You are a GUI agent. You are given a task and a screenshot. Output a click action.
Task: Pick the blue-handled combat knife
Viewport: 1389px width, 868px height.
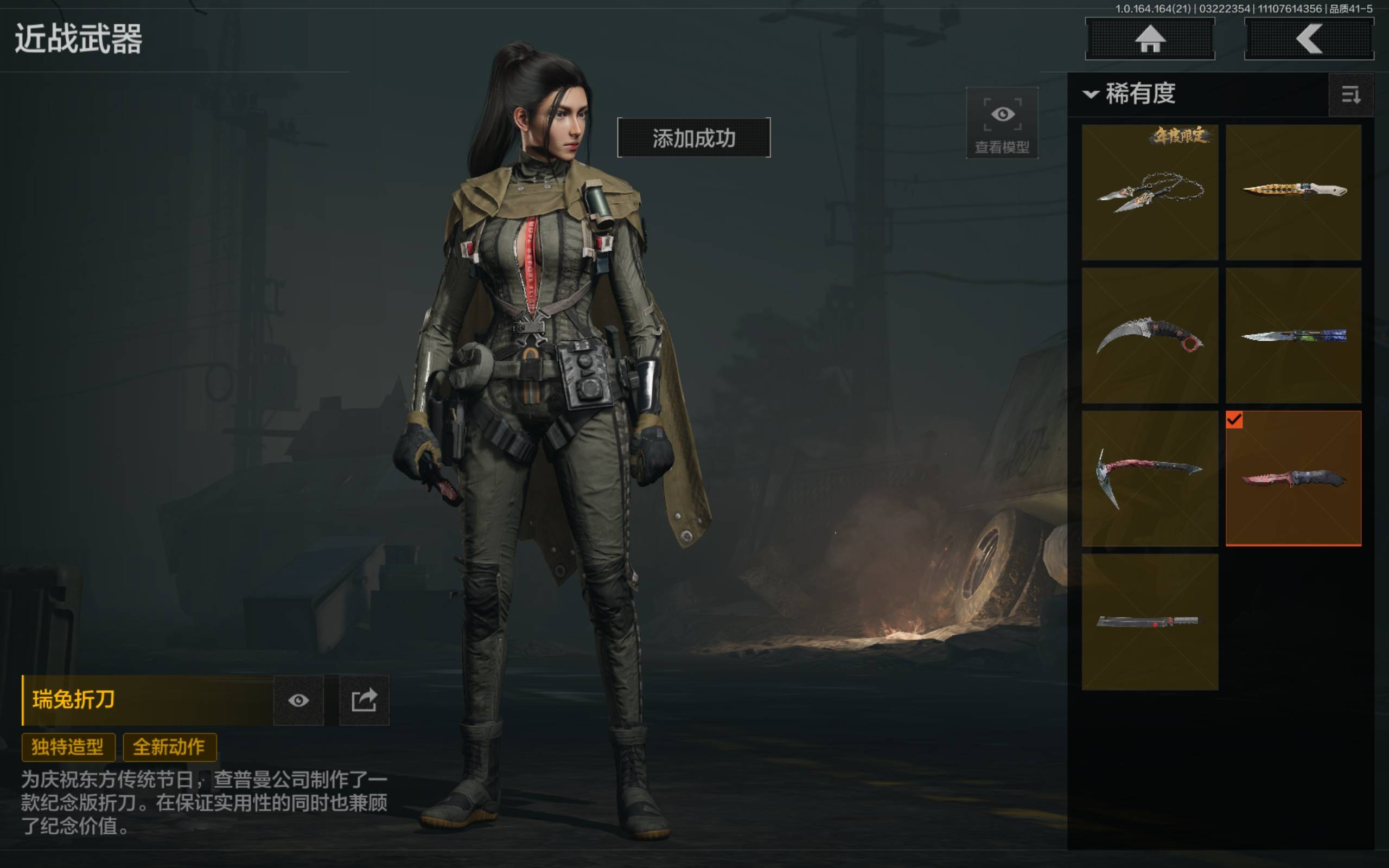(x=1293, y=335)
